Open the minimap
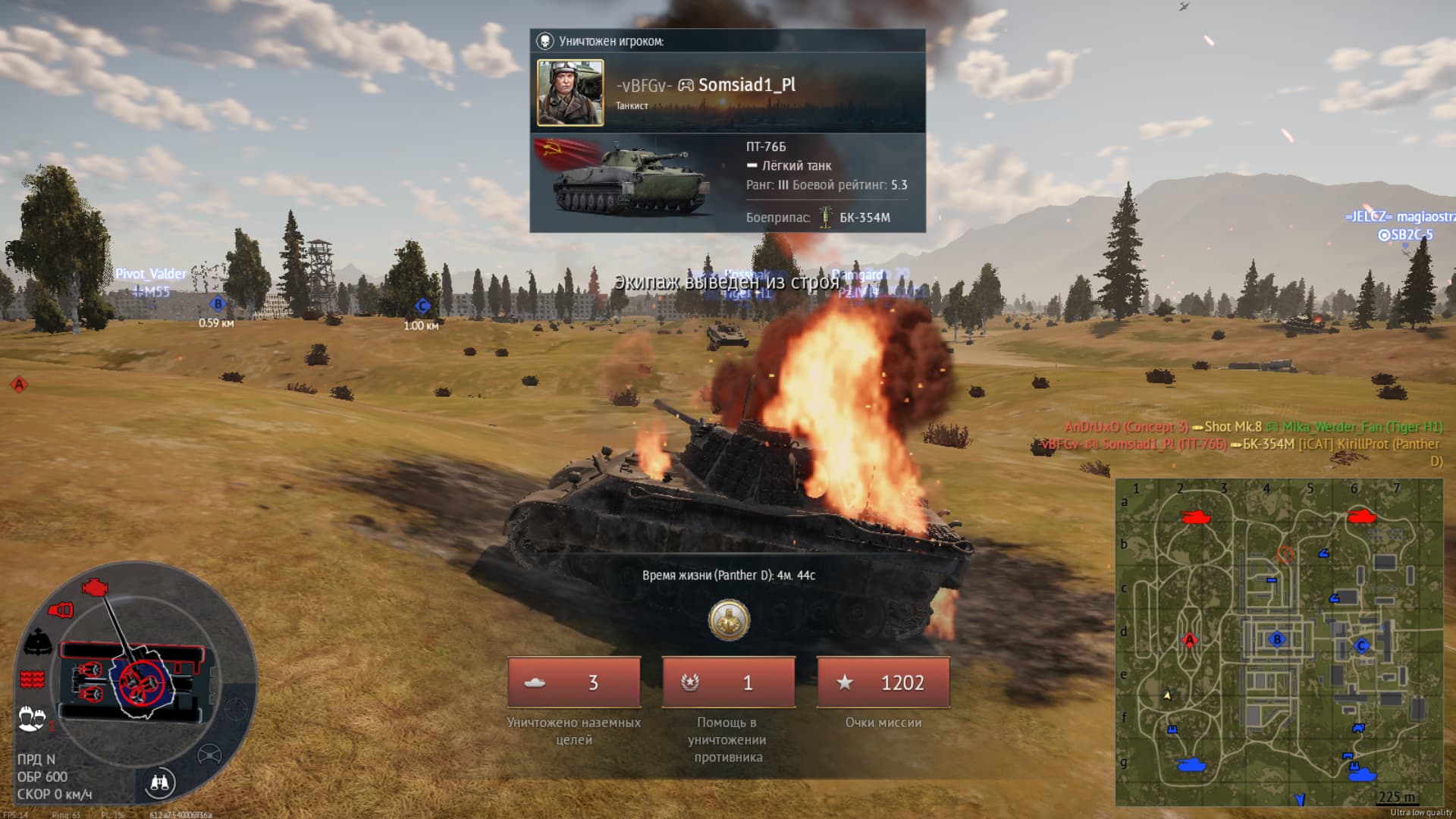The height and width of the screenshot is (819, 1456). point(1279,642)
